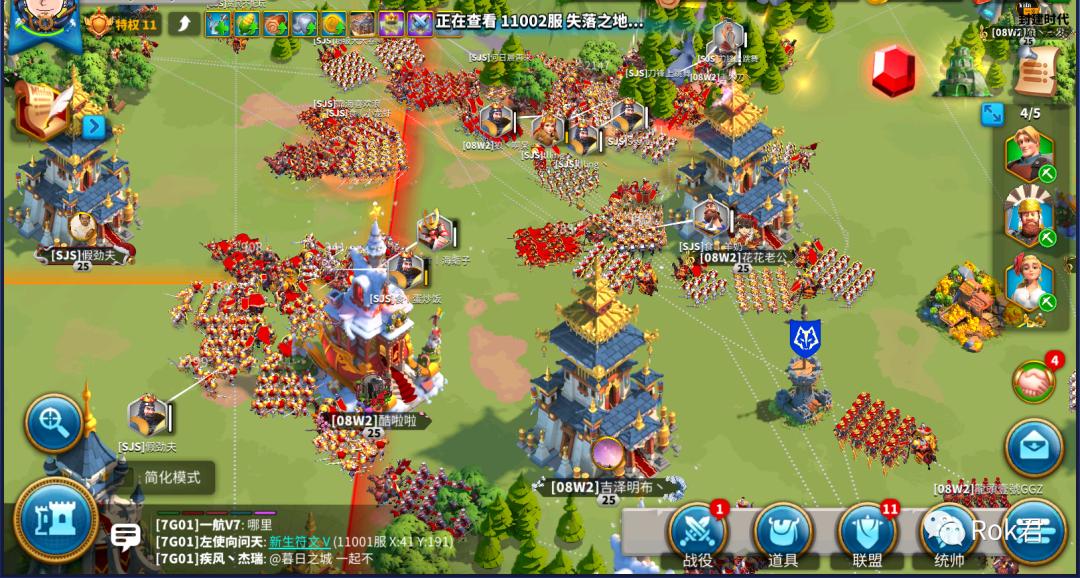Open the player avatar profile
Viewport: 1080px width, 578px height.
point(43,22)
